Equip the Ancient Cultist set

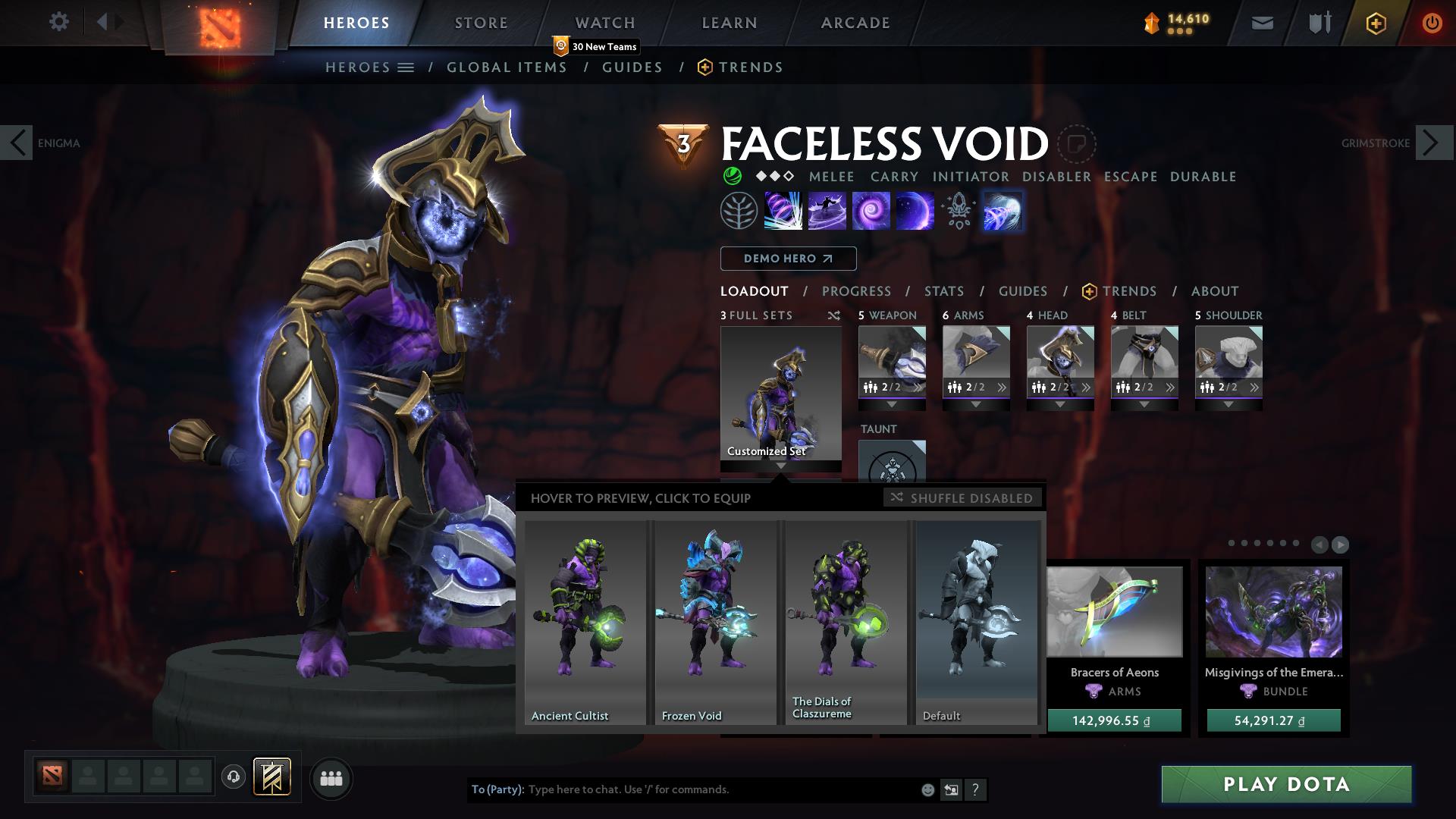pos(585,622)
